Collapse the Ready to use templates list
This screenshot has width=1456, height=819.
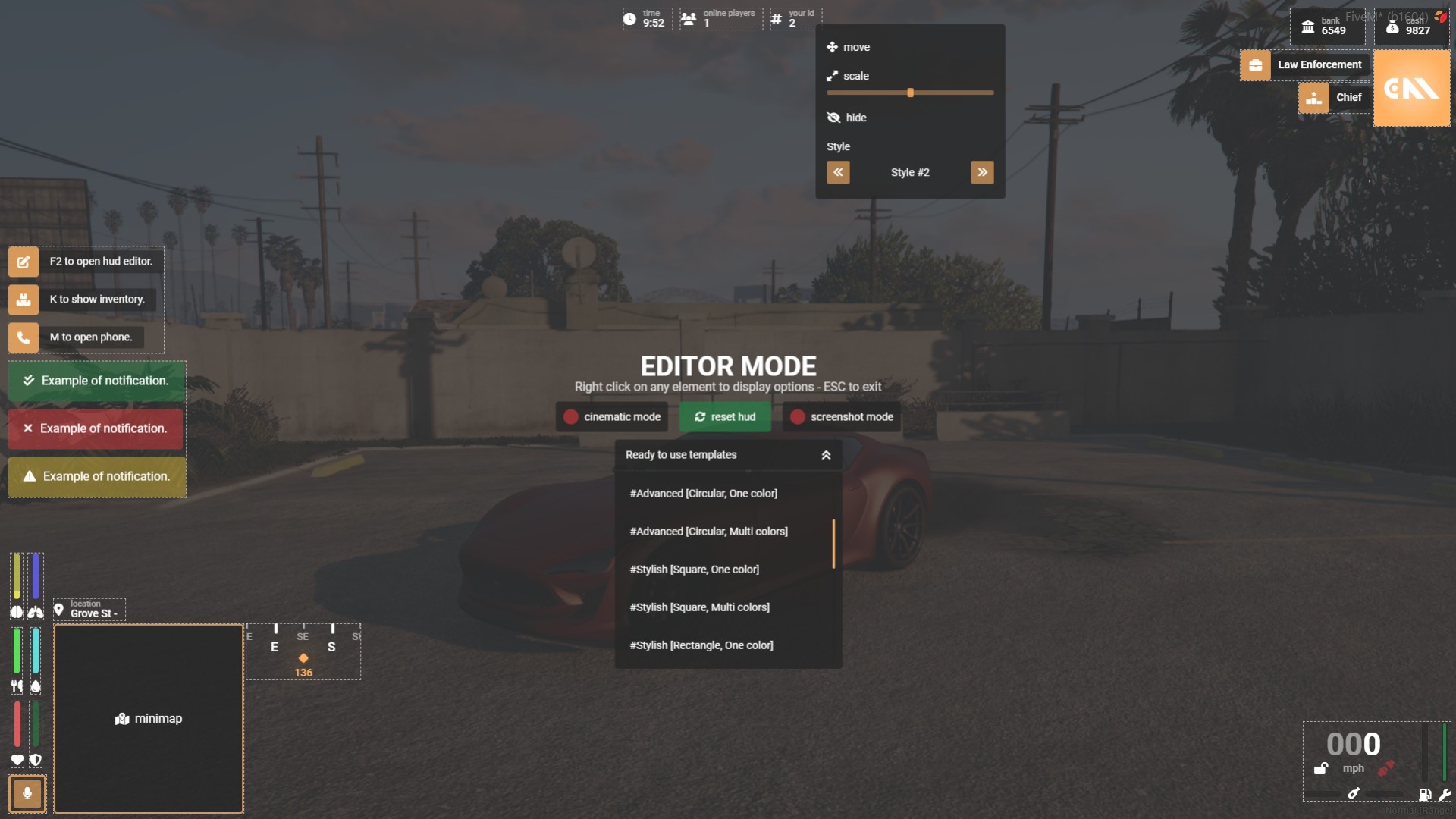pos(826,455)
